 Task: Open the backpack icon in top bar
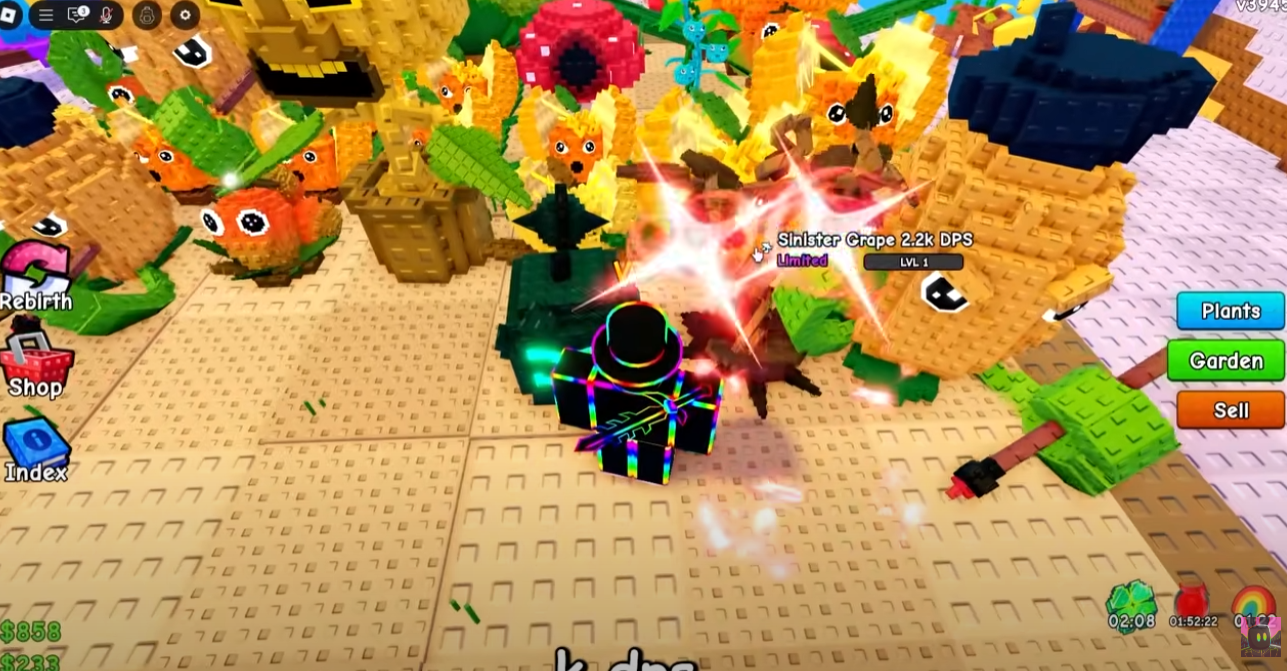146,15
